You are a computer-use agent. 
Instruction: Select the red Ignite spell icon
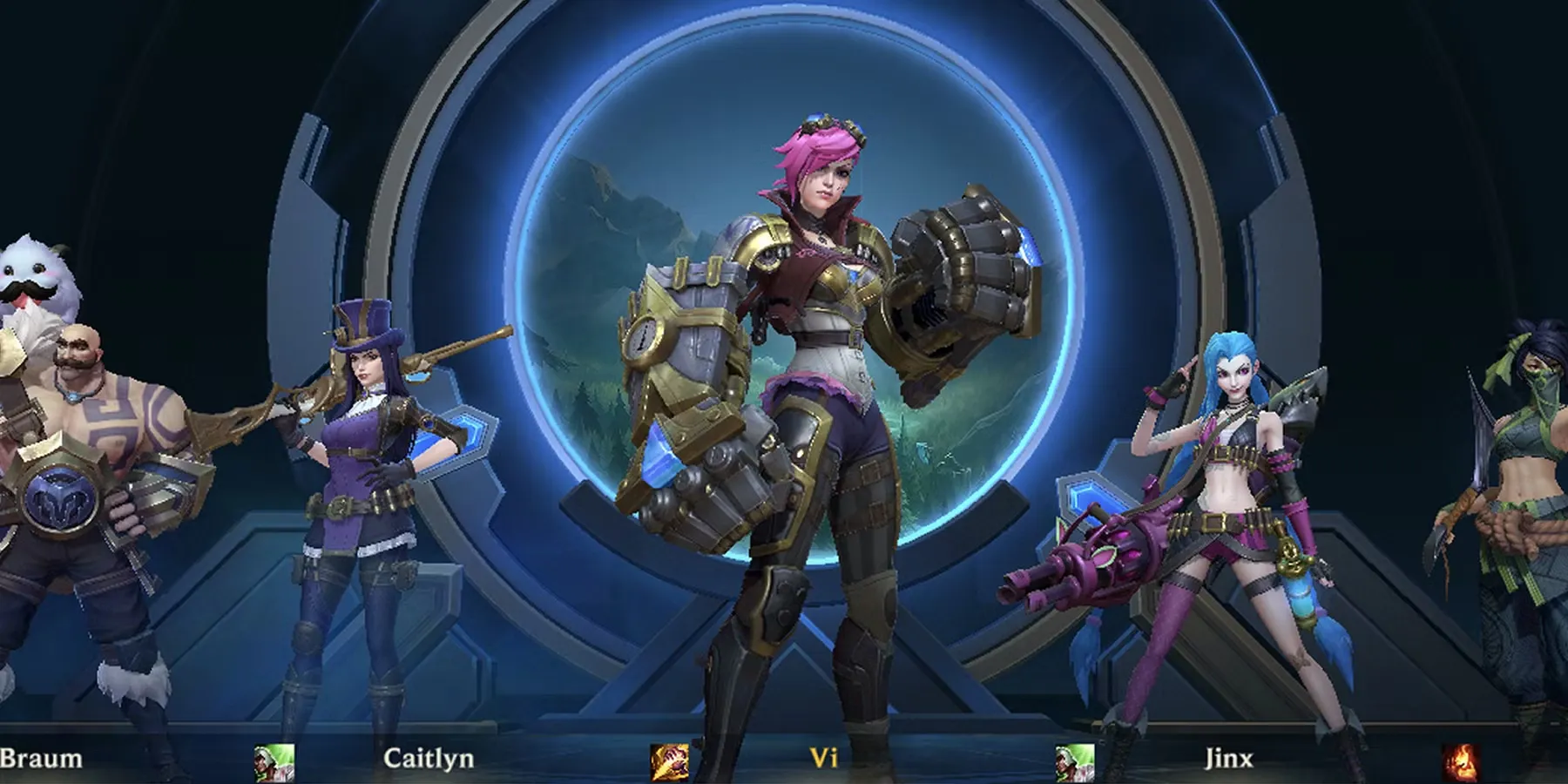coord(1461,763)
